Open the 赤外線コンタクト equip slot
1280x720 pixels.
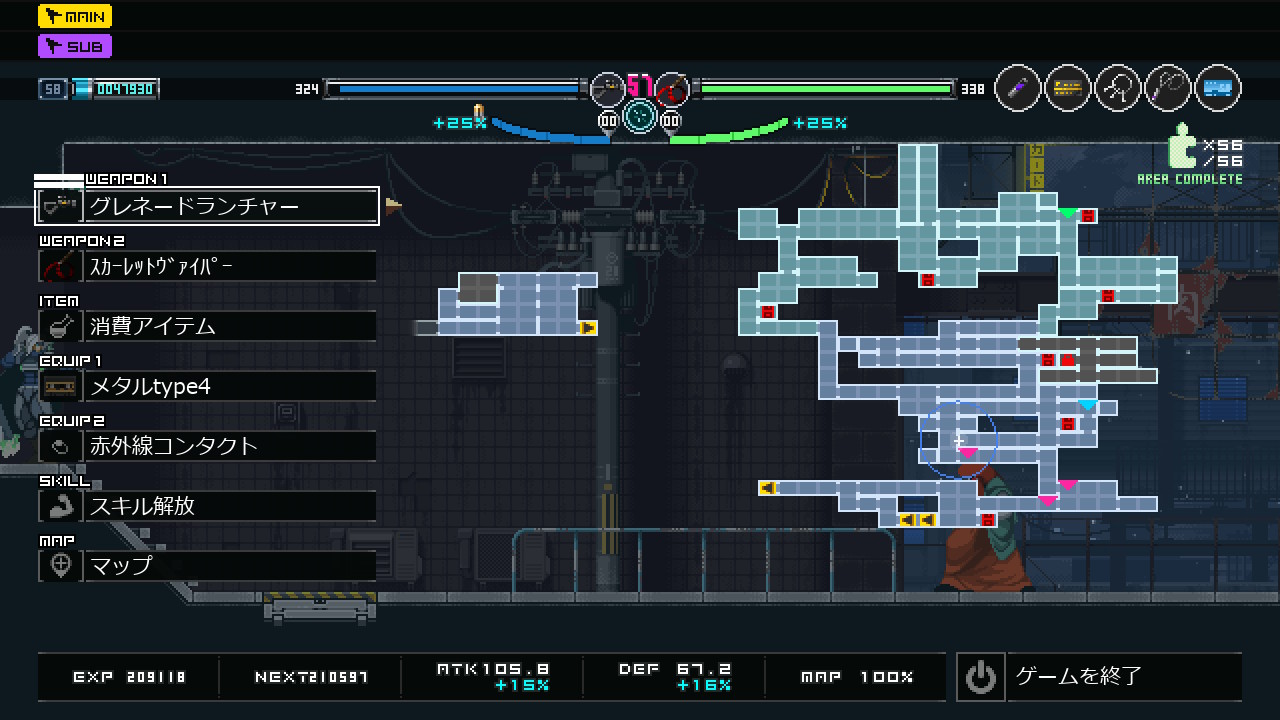click(x=207, y=446)
